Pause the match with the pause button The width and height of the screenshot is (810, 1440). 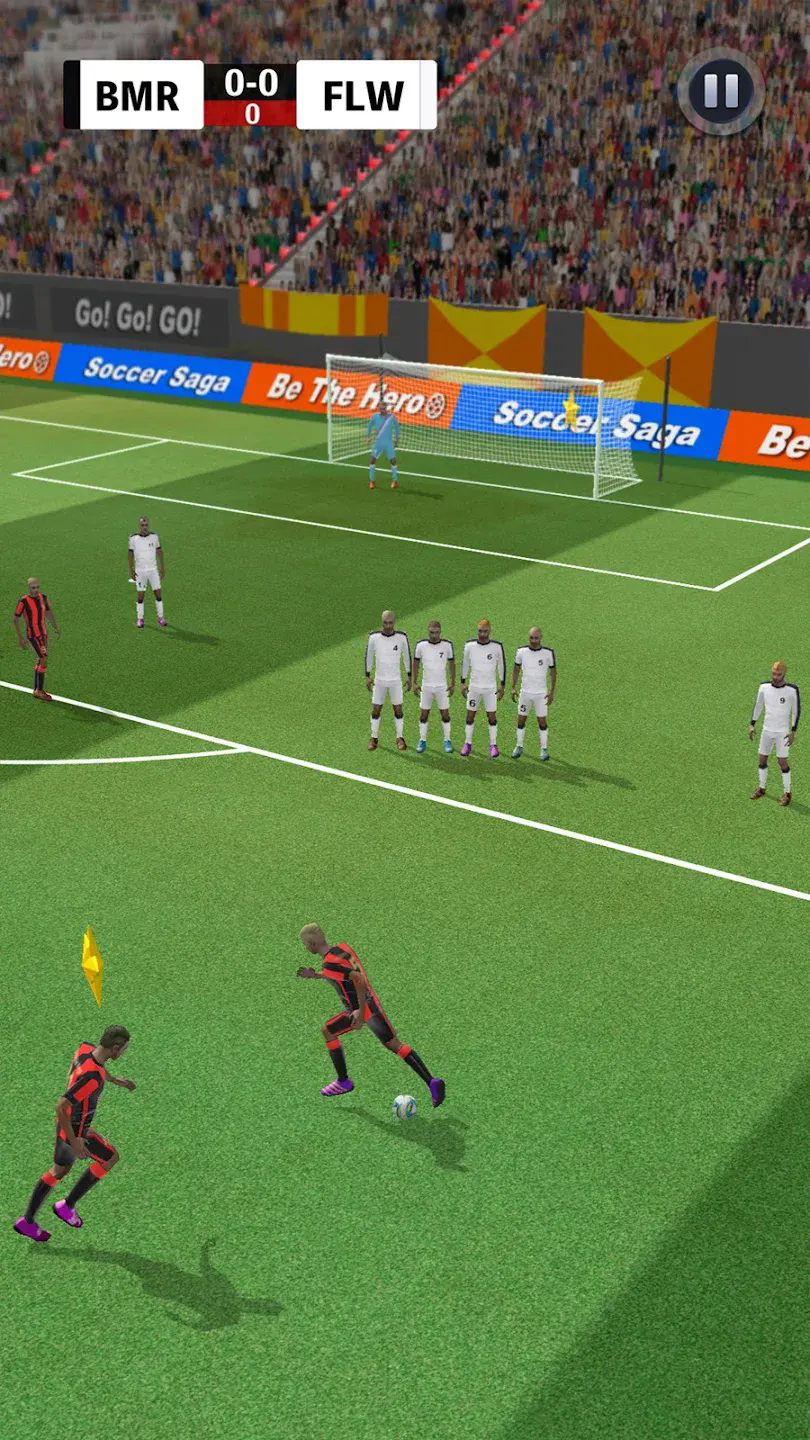tap(720, 92)
